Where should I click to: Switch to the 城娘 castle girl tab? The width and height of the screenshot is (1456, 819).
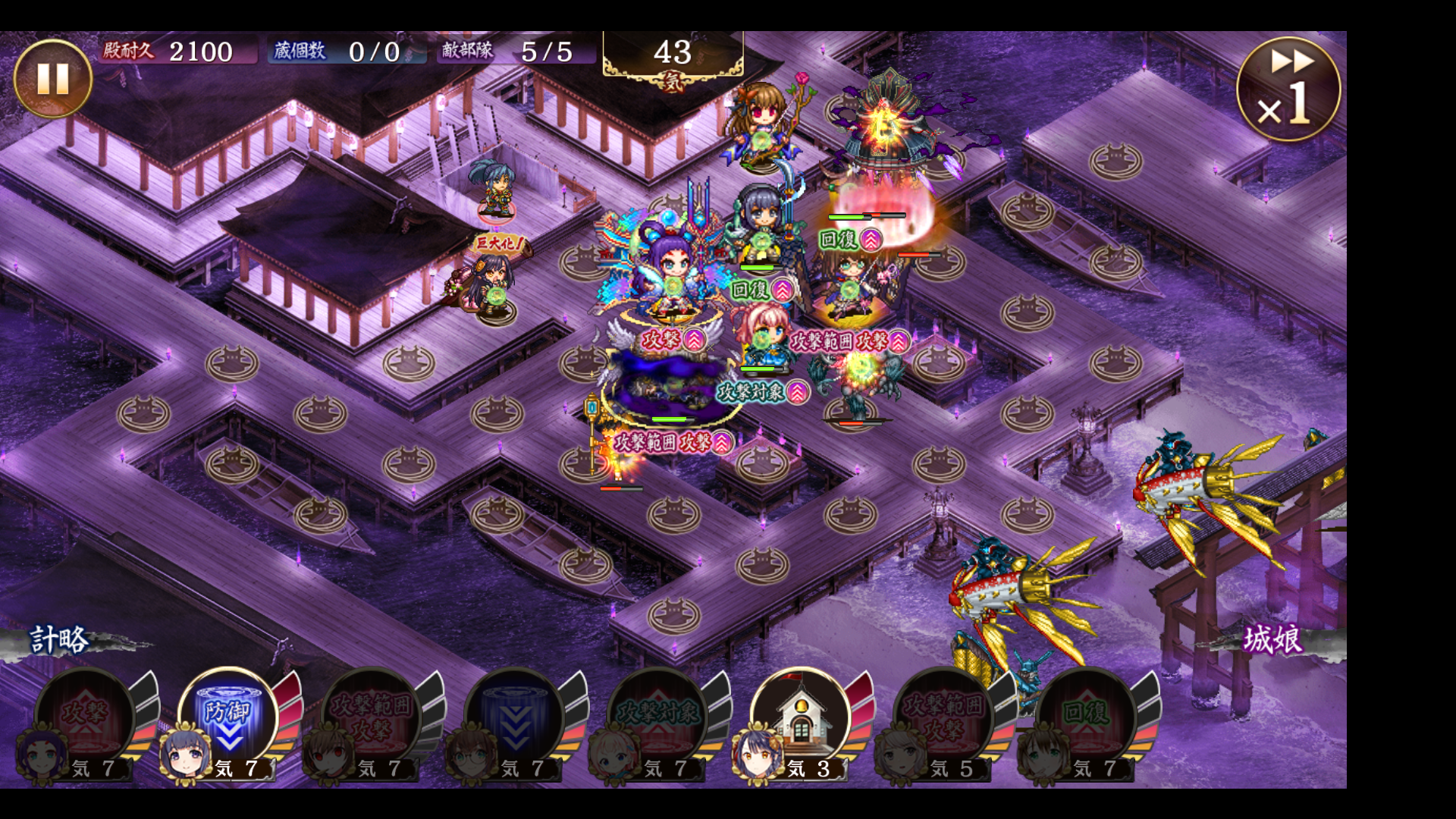[1272, 639]
